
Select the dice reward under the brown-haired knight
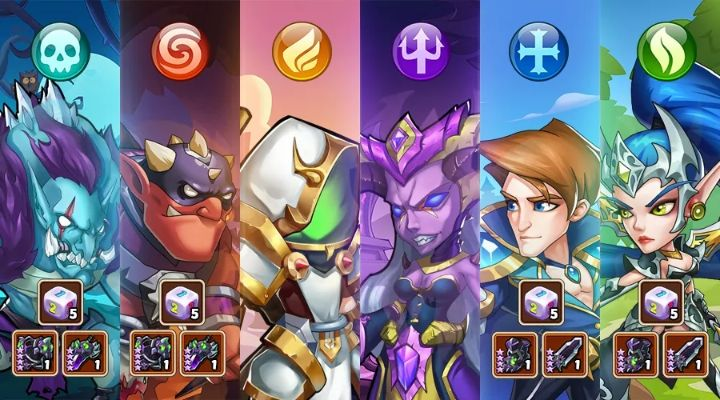point(540,301)
